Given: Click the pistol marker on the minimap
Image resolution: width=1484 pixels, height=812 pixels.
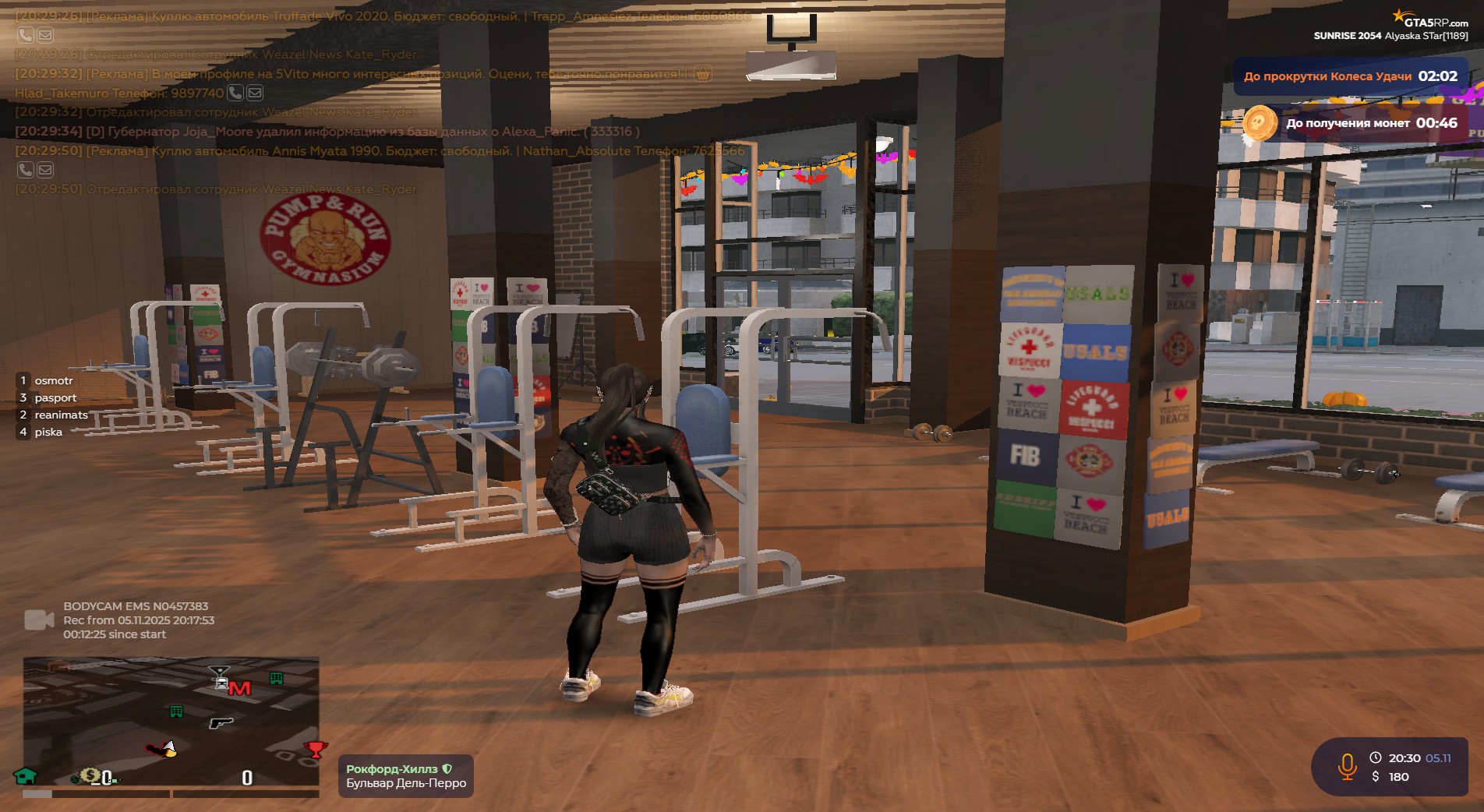Looking at the screenshot, I should [x=221, y=723].
